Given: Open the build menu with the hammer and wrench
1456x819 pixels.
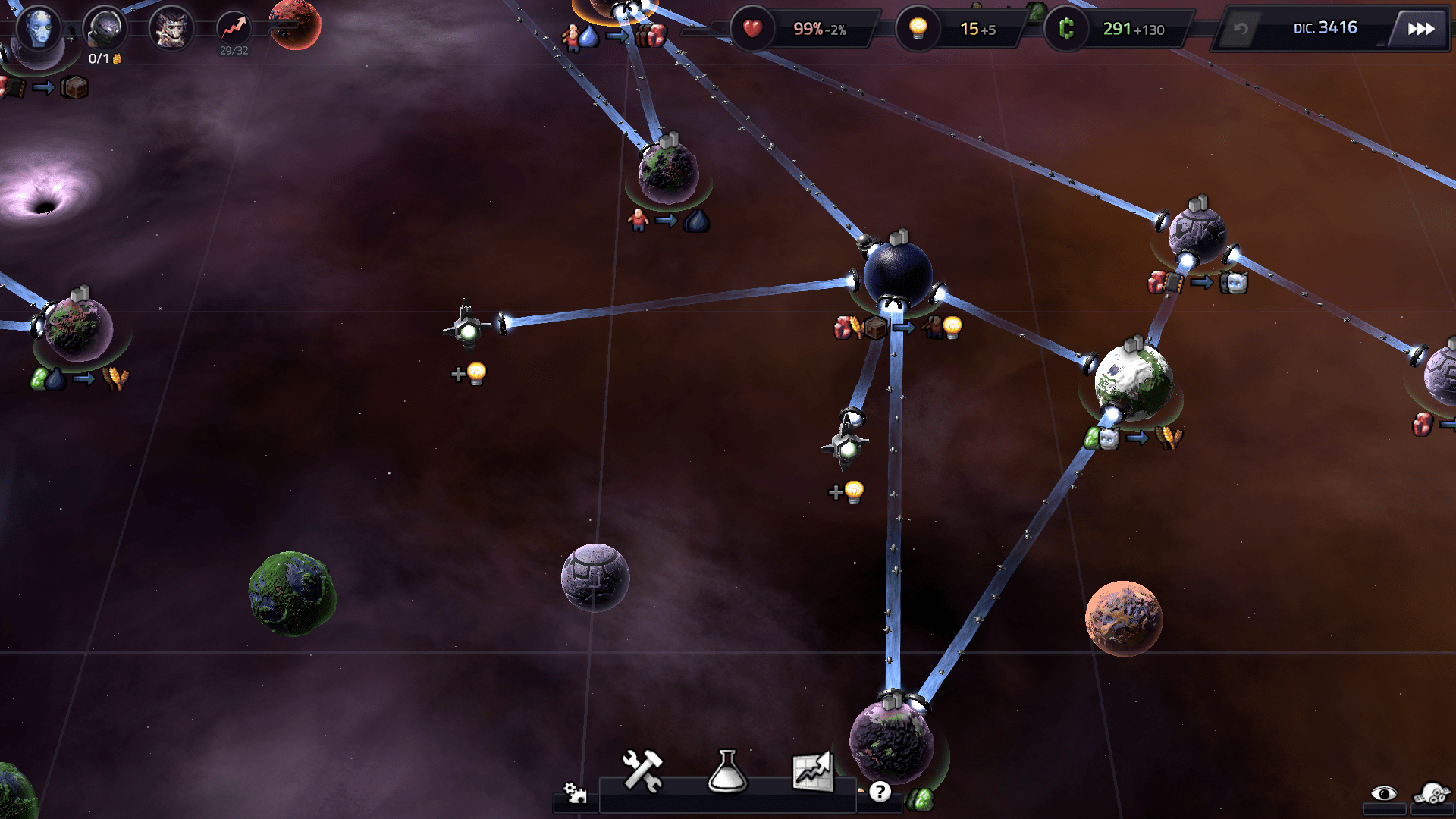Looking at the screenshot, I should click(642, 771).
